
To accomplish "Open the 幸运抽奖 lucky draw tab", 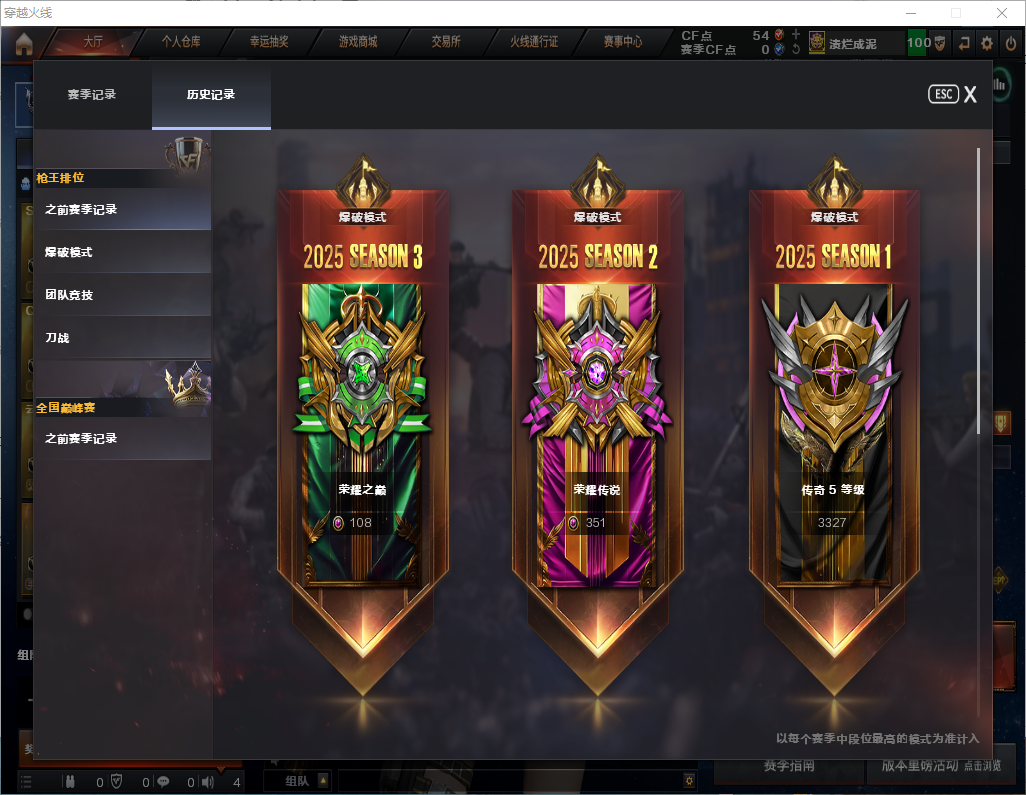I will [269, 42].
